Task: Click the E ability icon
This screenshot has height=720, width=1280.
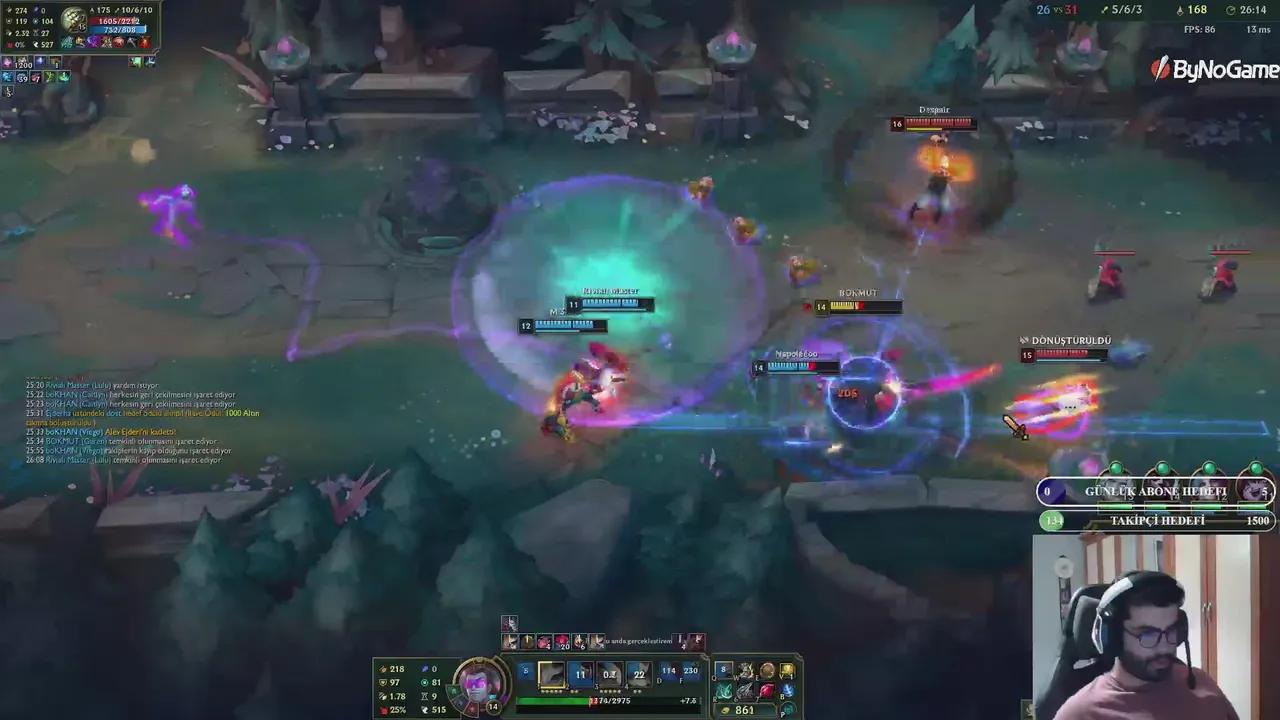Action: pyautogui.click(x=609, y=674)
